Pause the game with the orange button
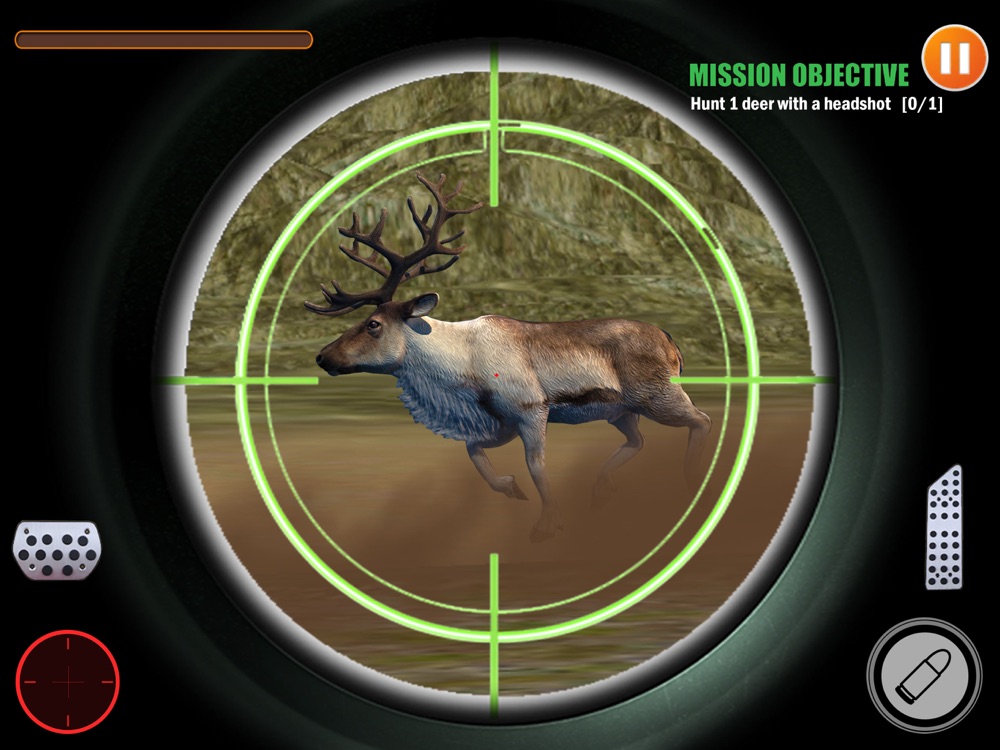This screenshot has width=1000, height=750. point(954,58)
